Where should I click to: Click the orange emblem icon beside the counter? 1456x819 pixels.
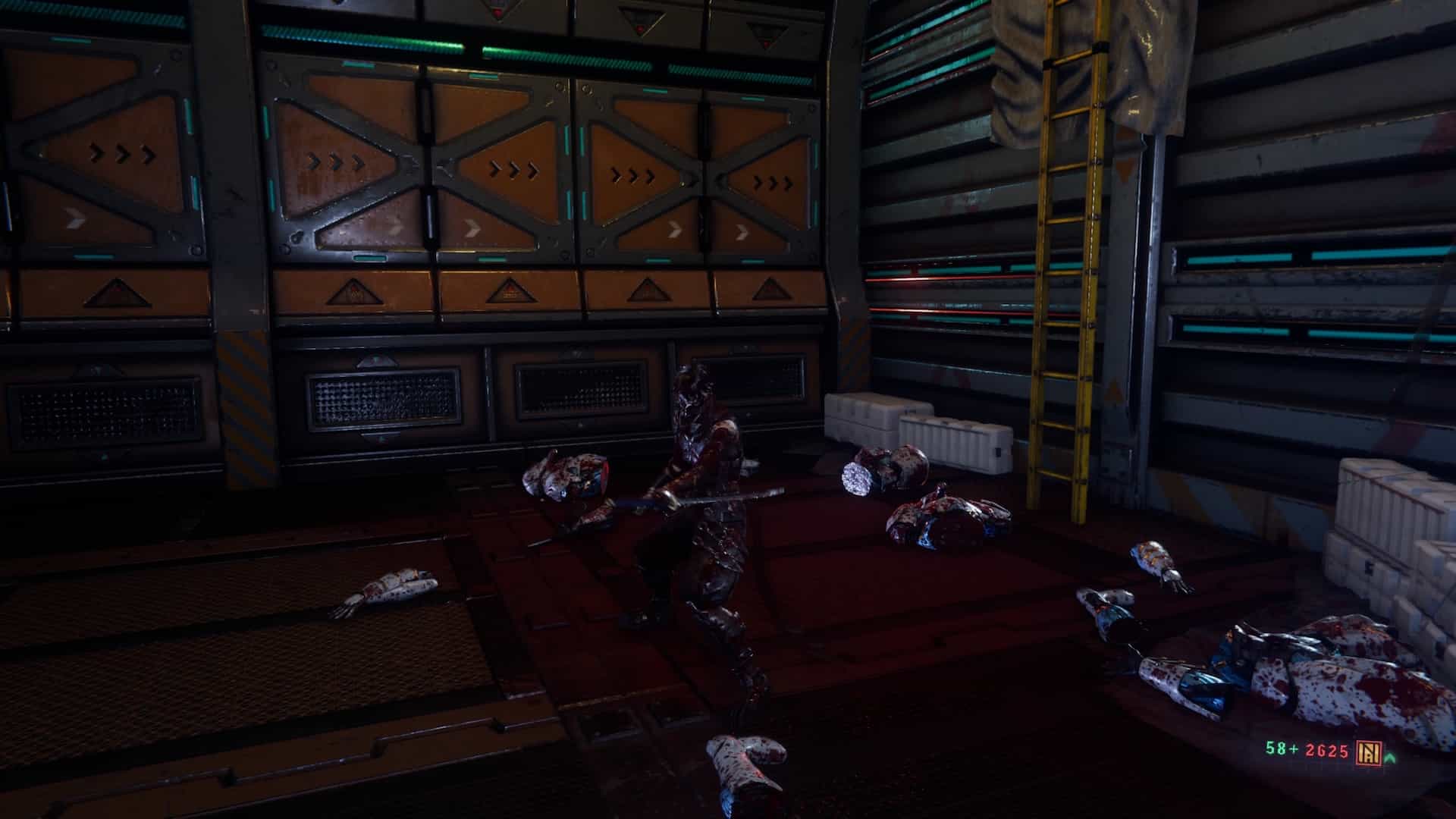[1370, 751]
